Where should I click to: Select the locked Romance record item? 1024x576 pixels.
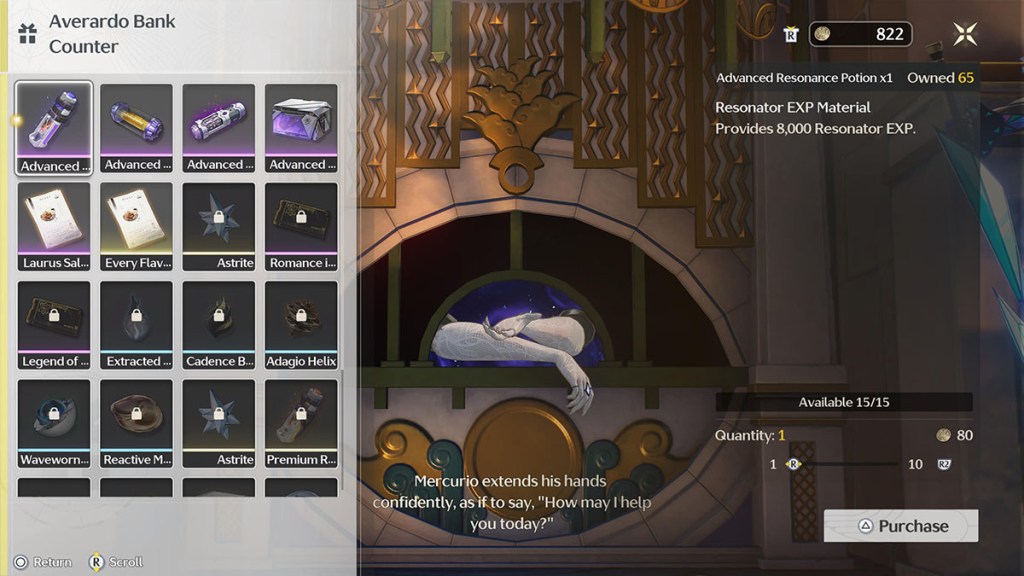(301, 226)
